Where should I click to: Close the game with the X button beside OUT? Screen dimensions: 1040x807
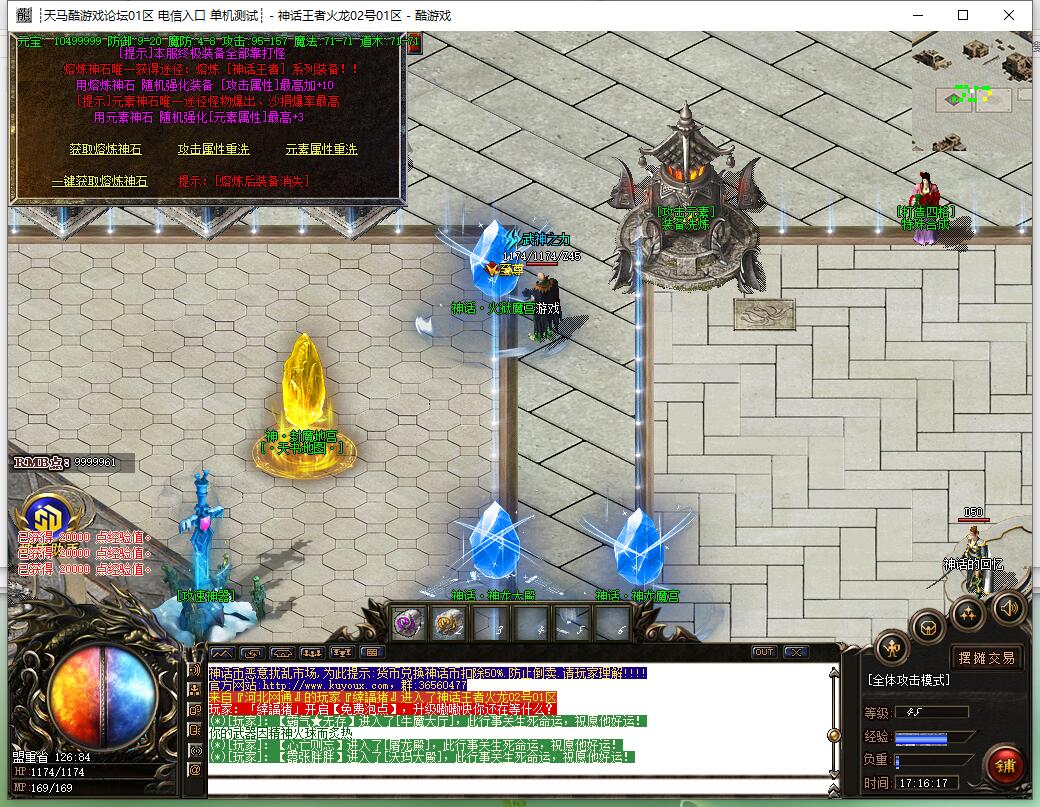[796, 652]
